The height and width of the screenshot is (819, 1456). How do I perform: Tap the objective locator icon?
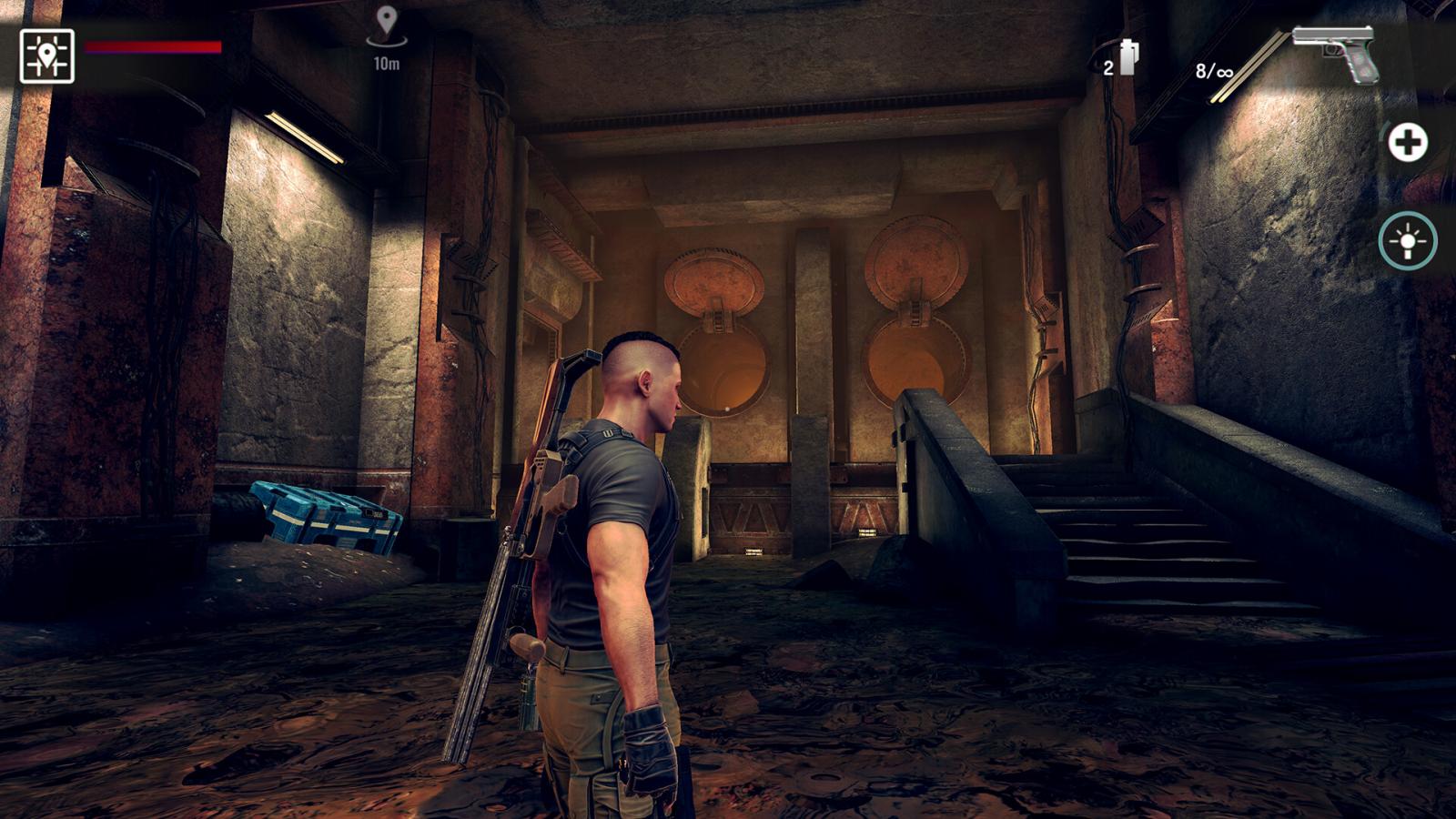point(46,56)
